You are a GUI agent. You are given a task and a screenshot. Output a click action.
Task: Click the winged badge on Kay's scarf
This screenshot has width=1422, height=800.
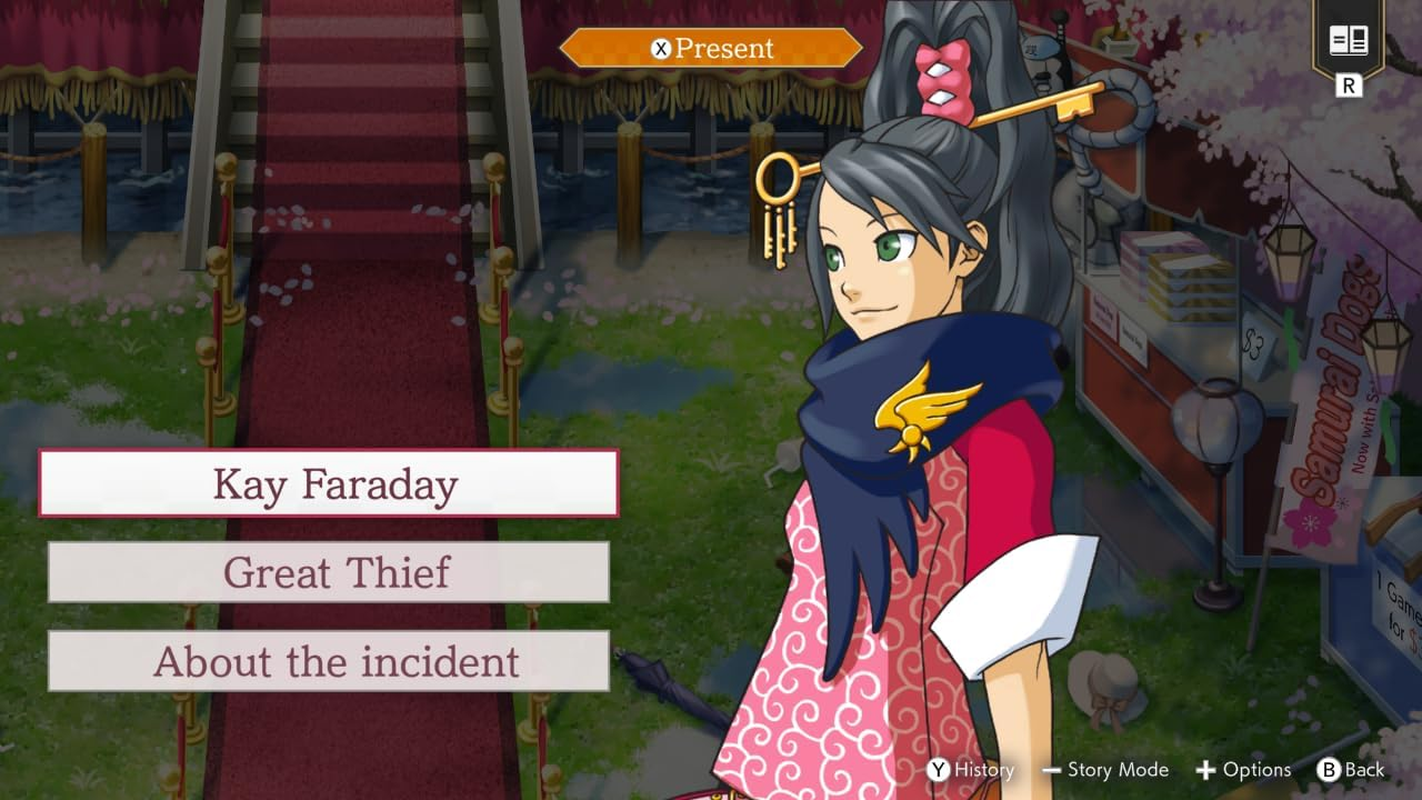coord(927,410)
